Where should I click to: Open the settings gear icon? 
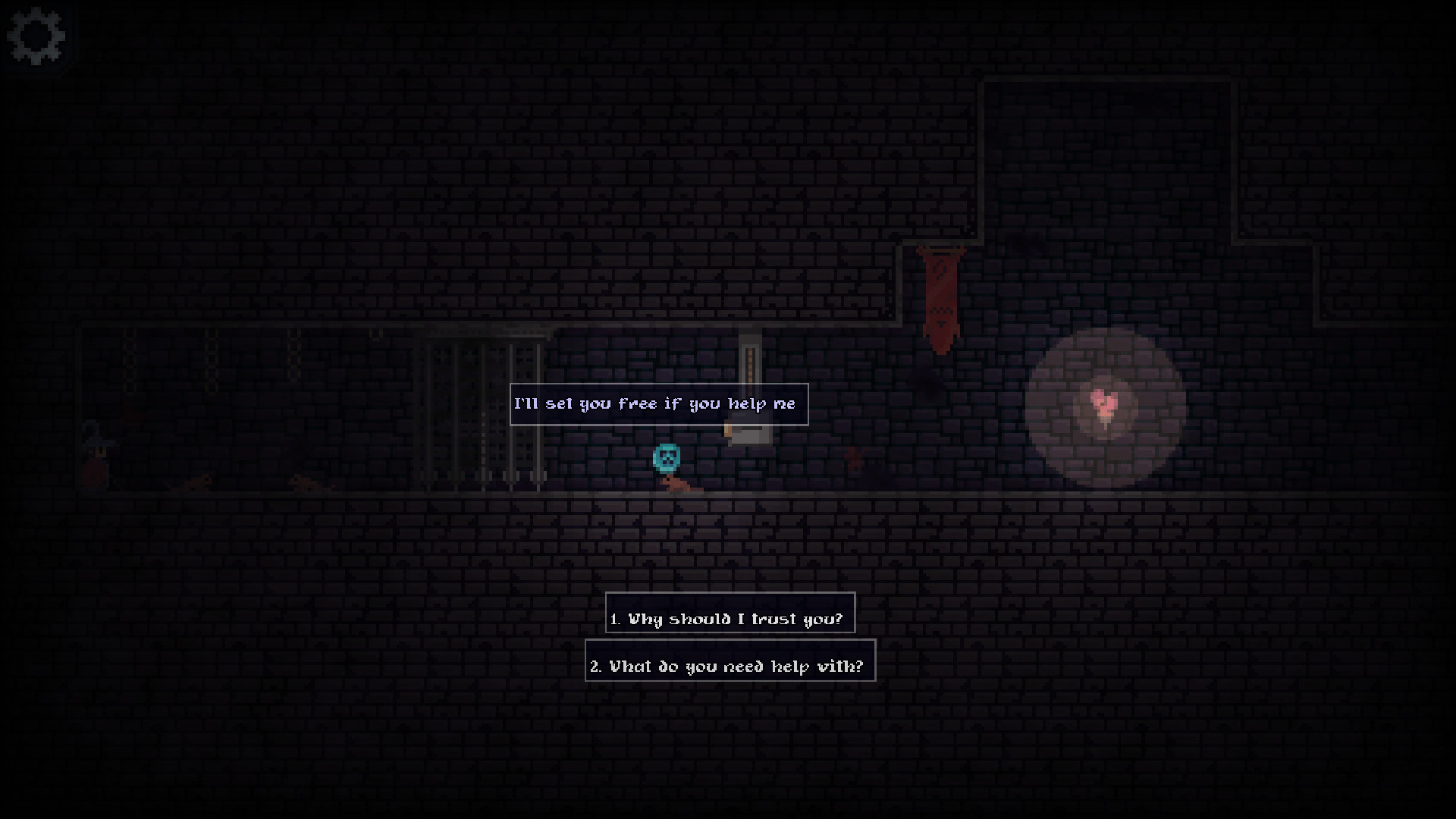[36, 36]
